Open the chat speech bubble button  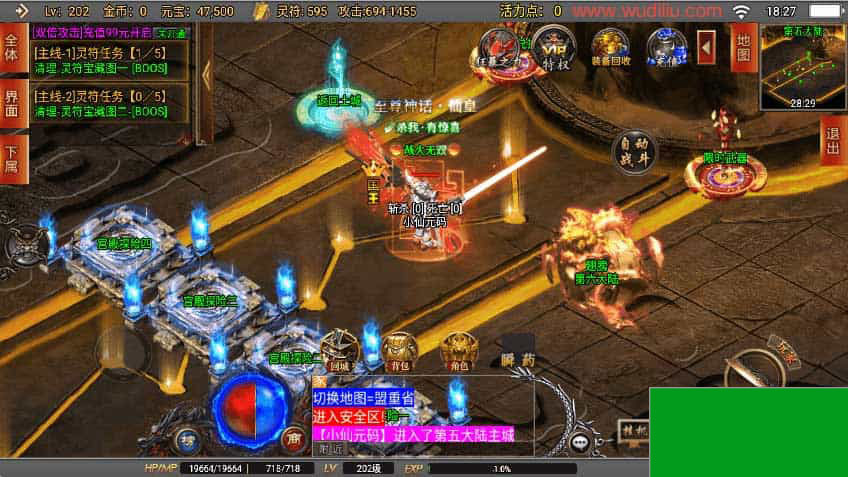click(x=581, y=442)
